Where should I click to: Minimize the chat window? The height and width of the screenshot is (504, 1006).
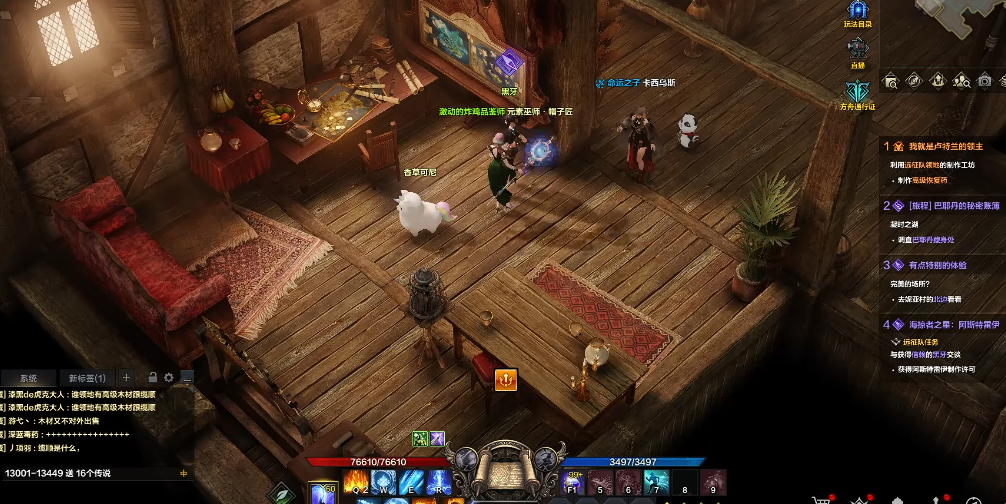(186, 378)
